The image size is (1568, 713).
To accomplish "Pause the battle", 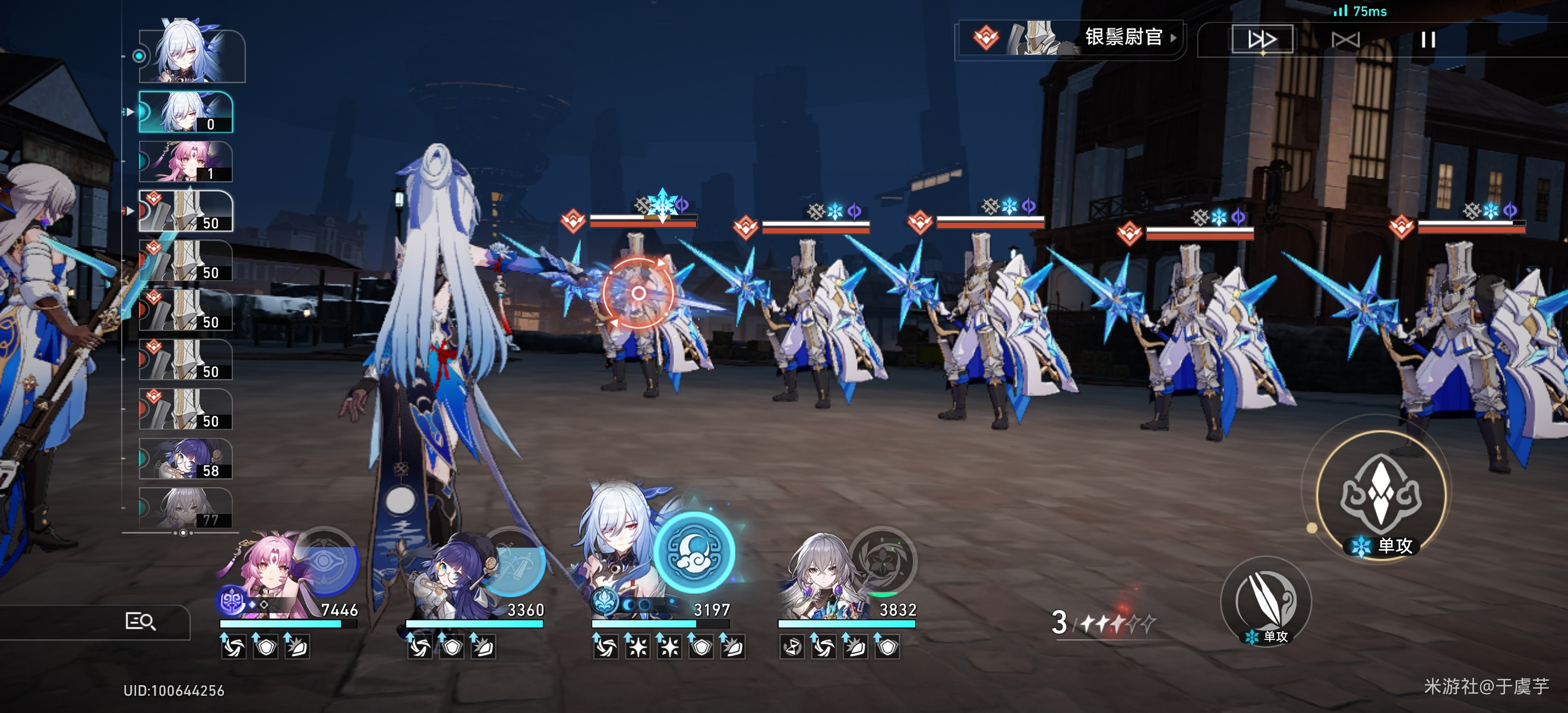I will [1428, 40].
